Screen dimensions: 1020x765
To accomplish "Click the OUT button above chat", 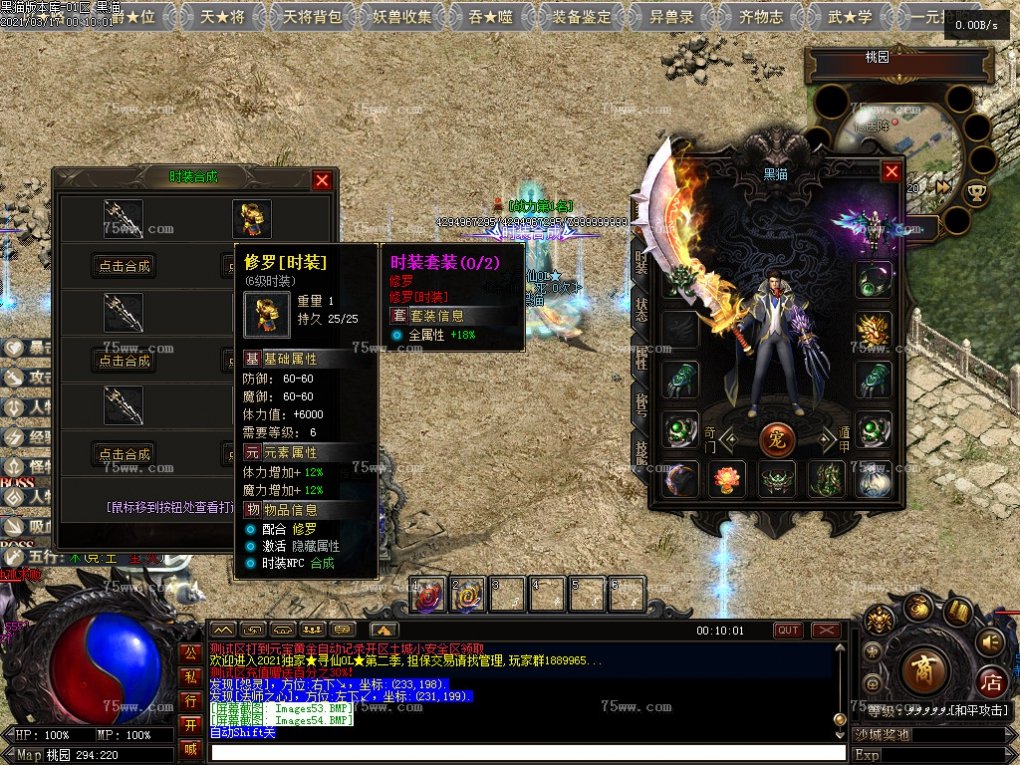I will 788,630.
